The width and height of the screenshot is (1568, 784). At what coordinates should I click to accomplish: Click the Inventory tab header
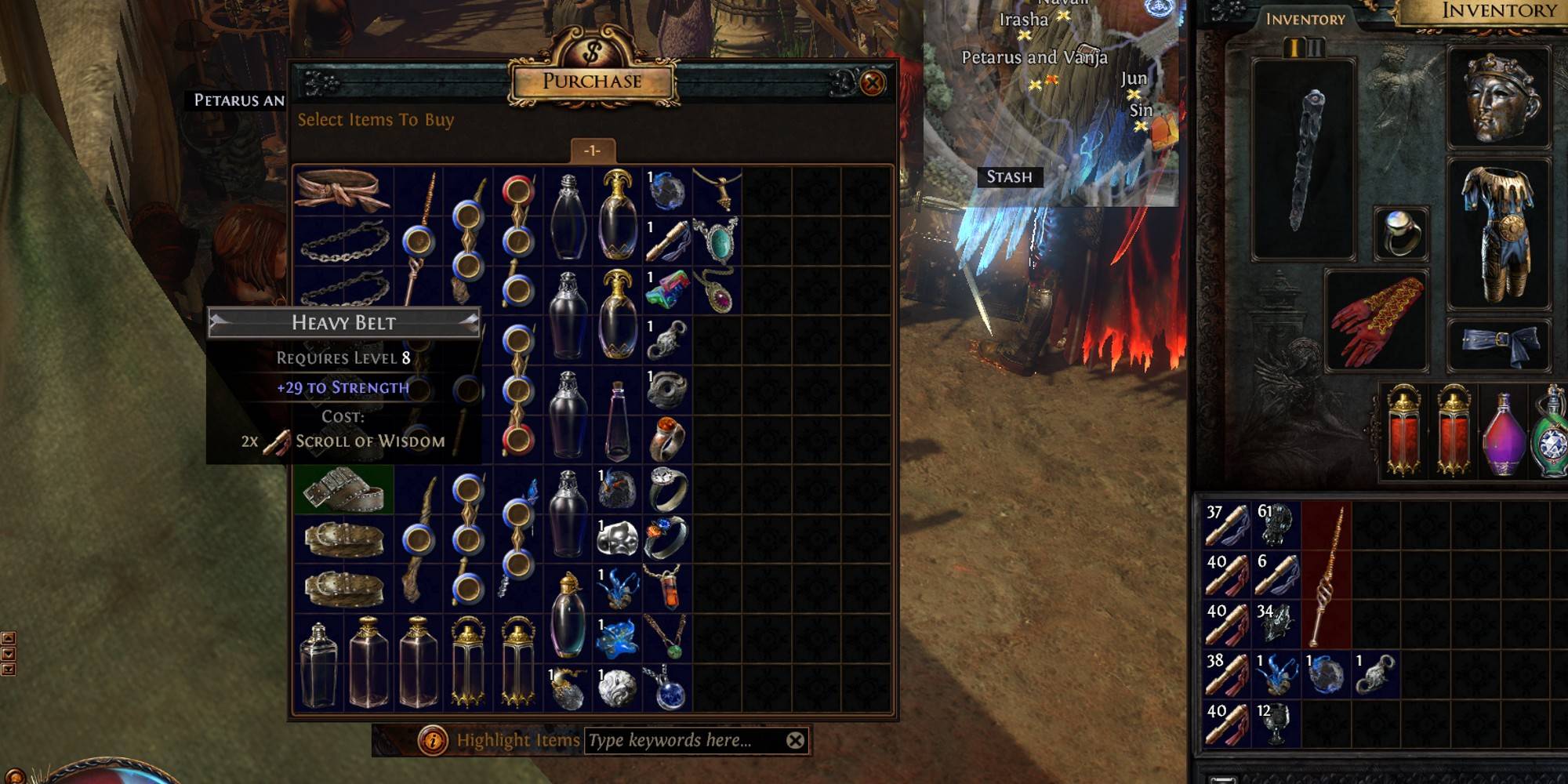[1305, 20]
